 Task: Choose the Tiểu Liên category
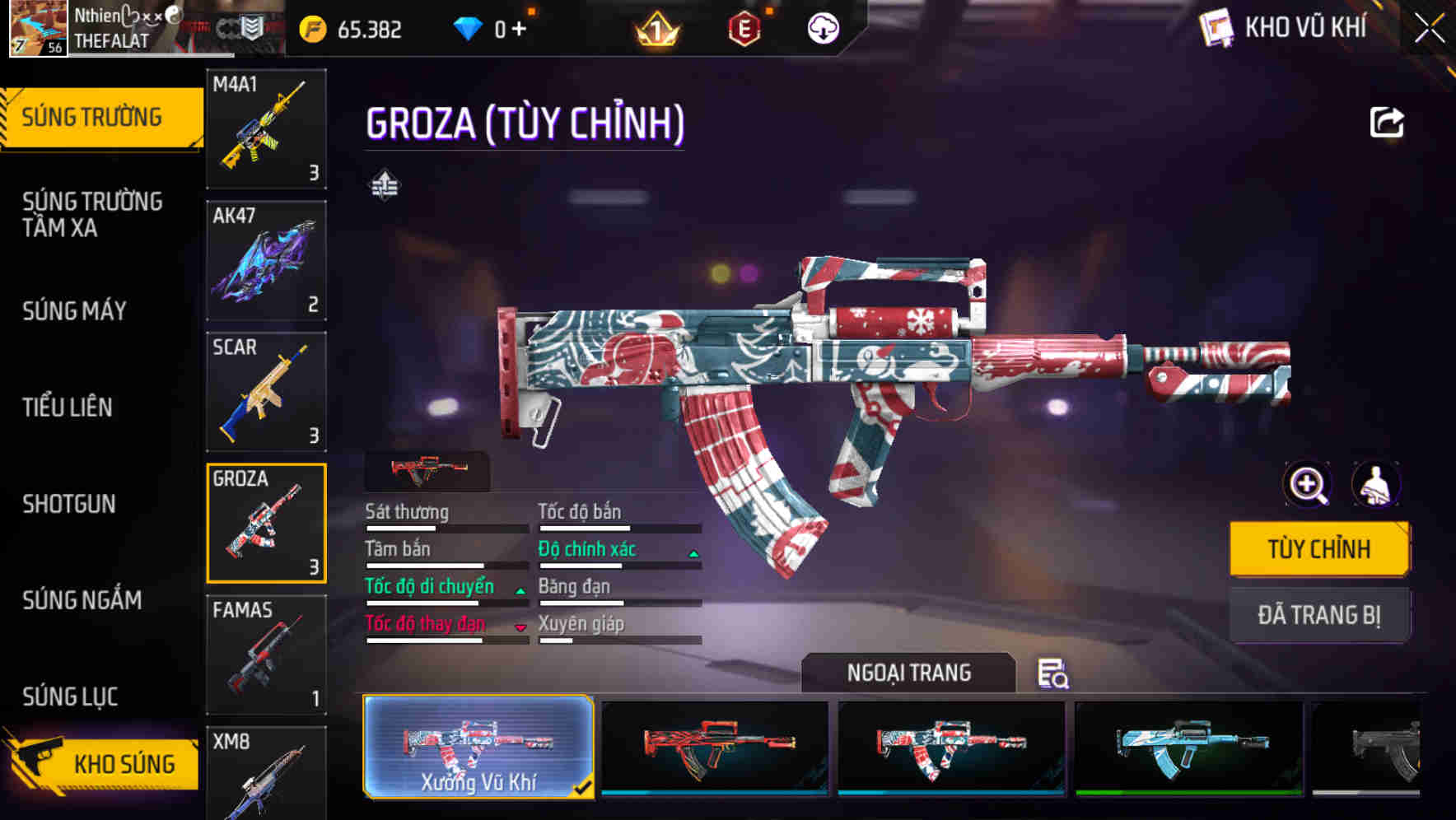click(68, 407)
